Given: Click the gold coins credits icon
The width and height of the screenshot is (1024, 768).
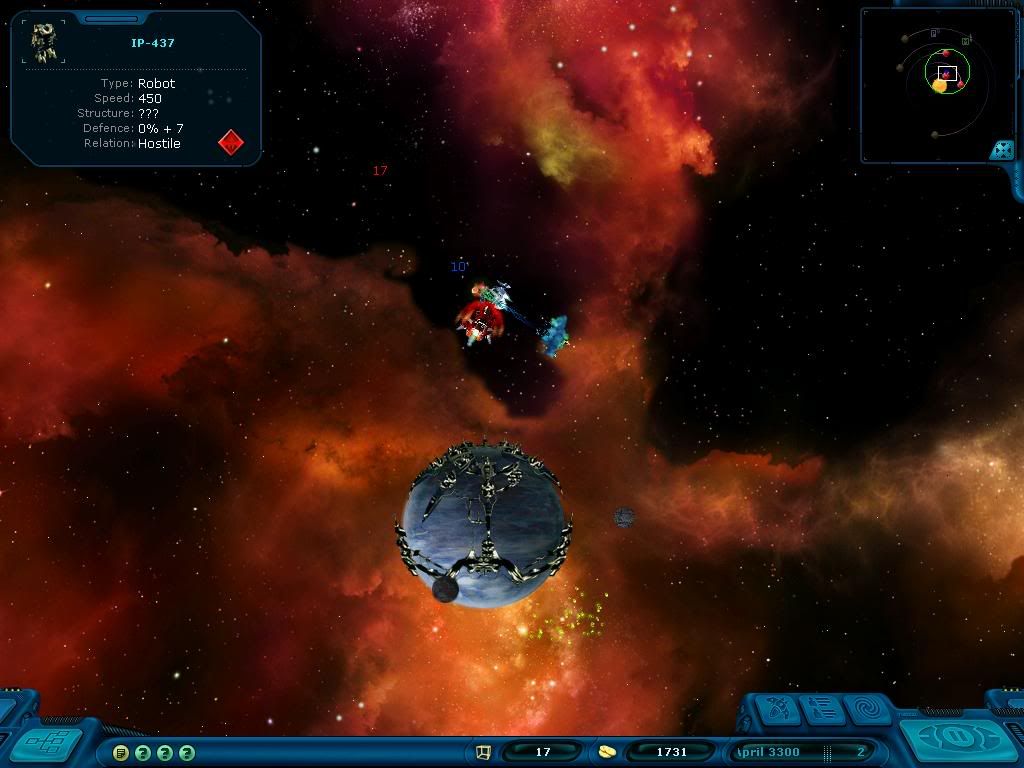Looking at the screenshot, I should pos(607,752).
